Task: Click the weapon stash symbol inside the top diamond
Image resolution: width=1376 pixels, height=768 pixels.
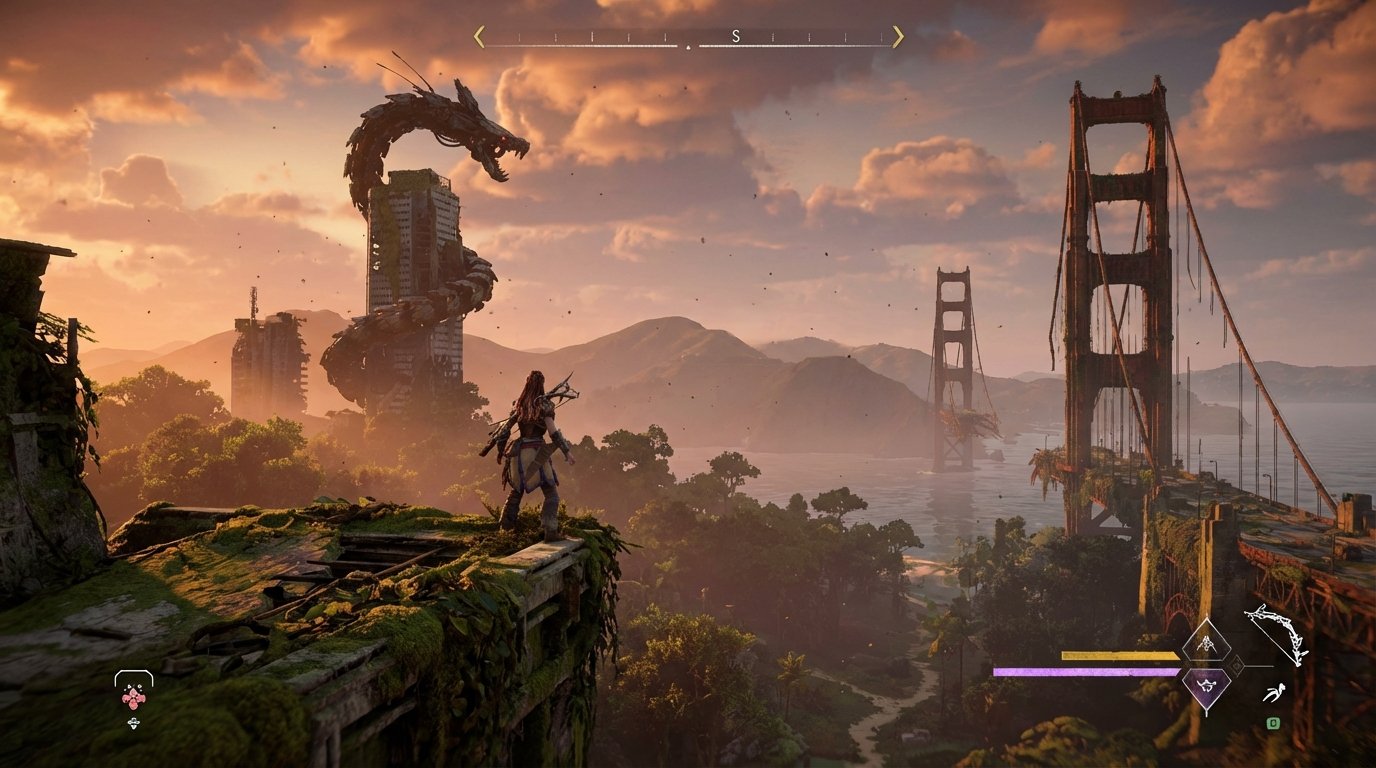Action: point(1207,643)
